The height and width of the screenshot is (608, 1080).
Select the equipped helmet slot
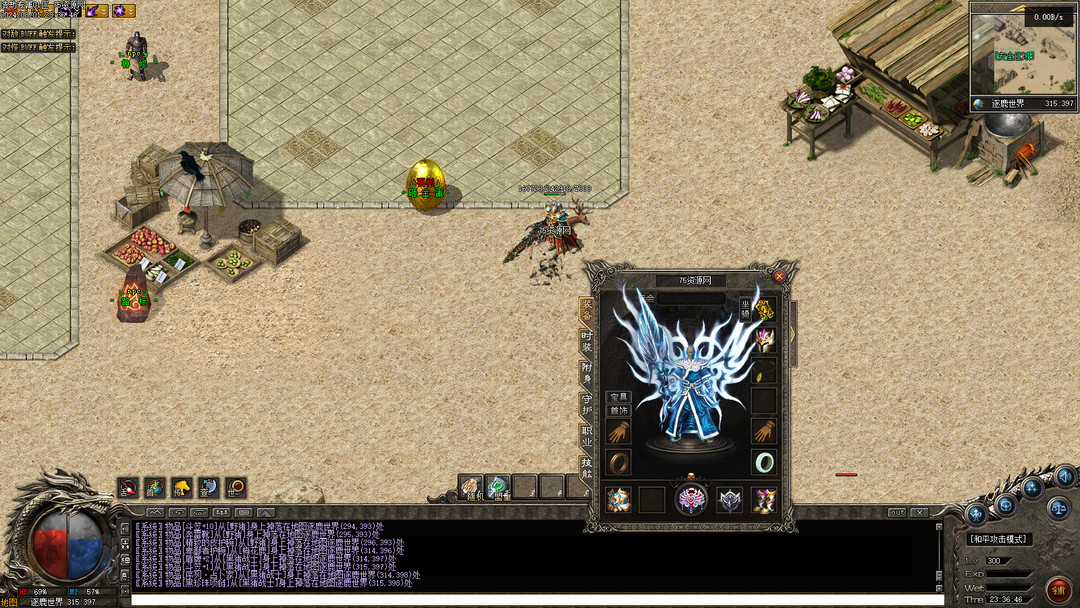pos(764,339)
